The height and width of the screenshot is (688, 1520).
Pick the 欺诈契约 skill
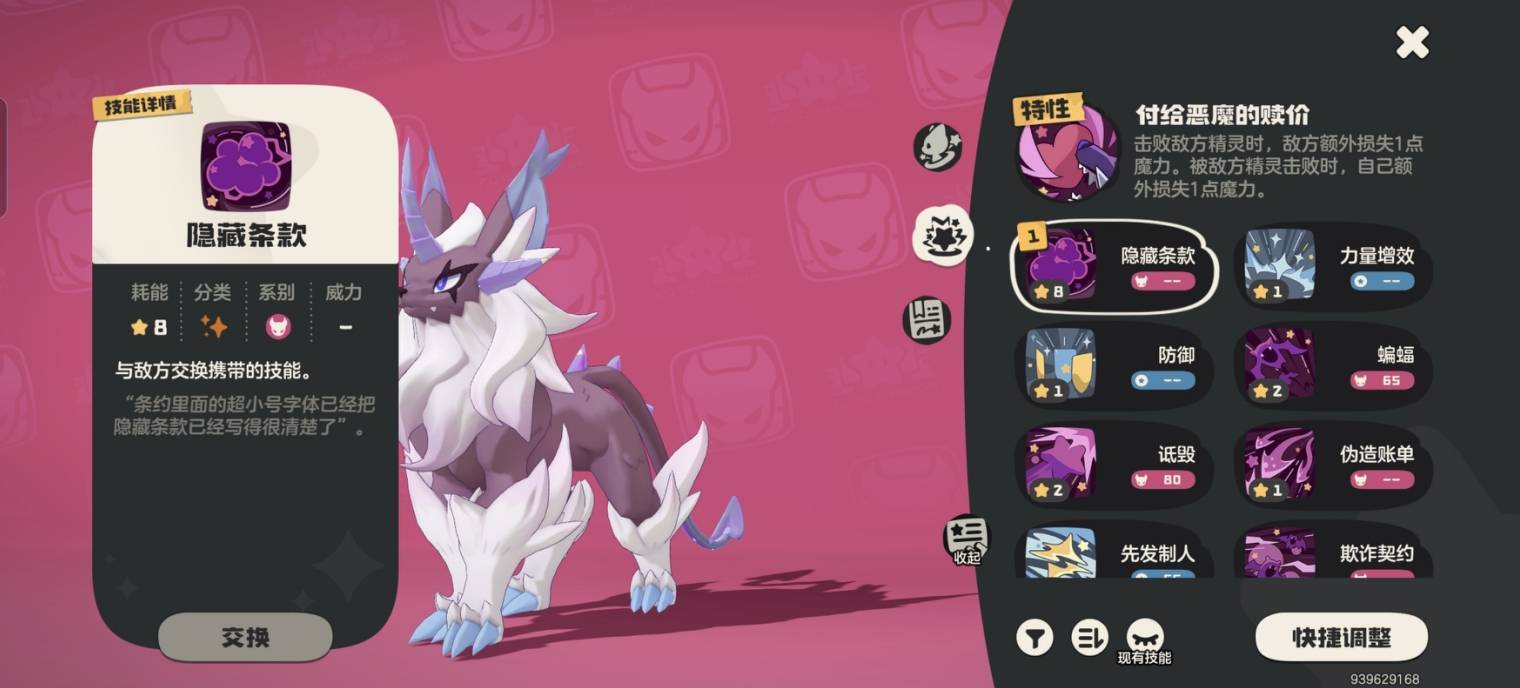point(1332,553)
